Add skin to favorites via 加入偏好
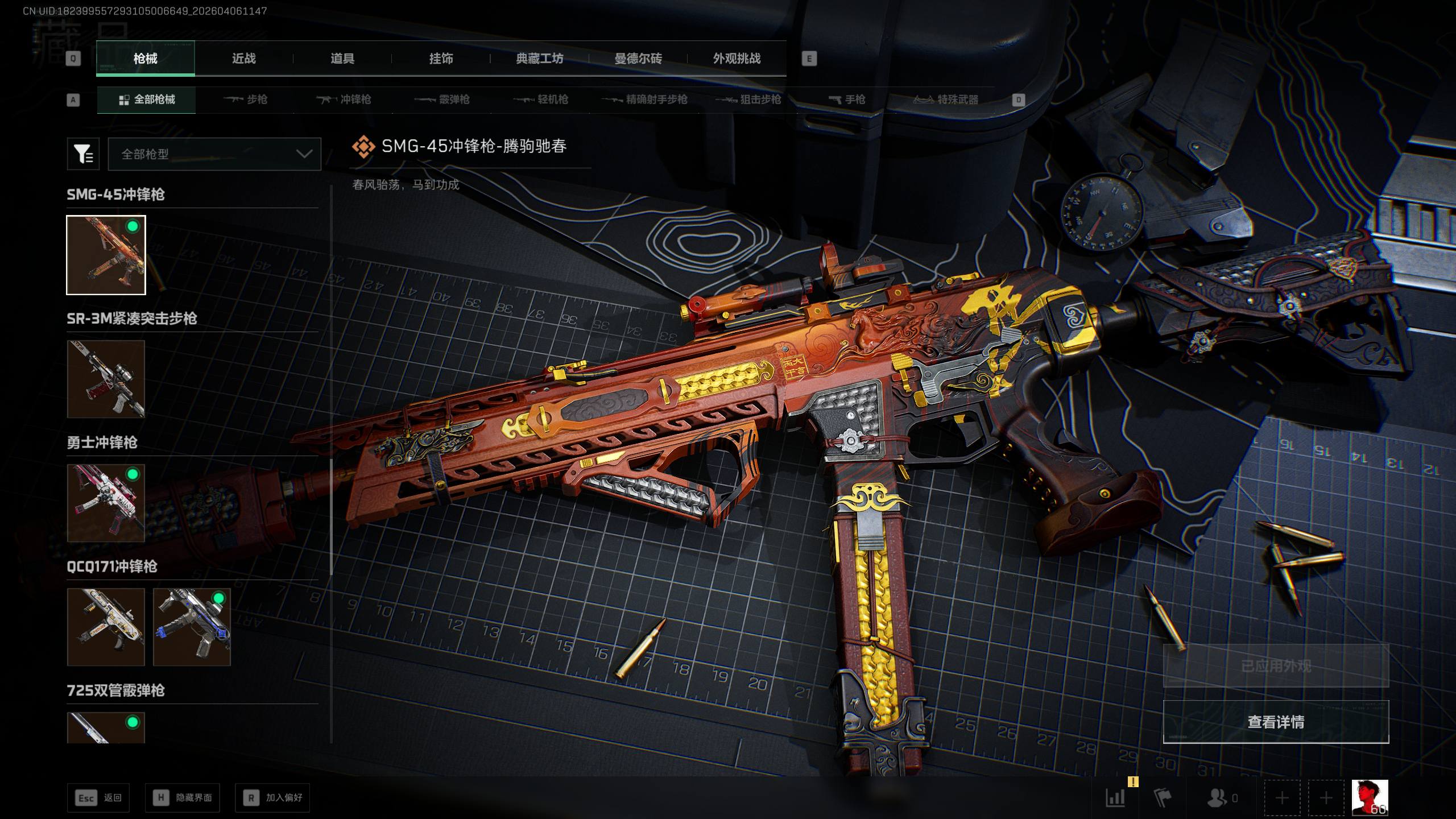1456x819 pixels. click(x=272, y=798)
